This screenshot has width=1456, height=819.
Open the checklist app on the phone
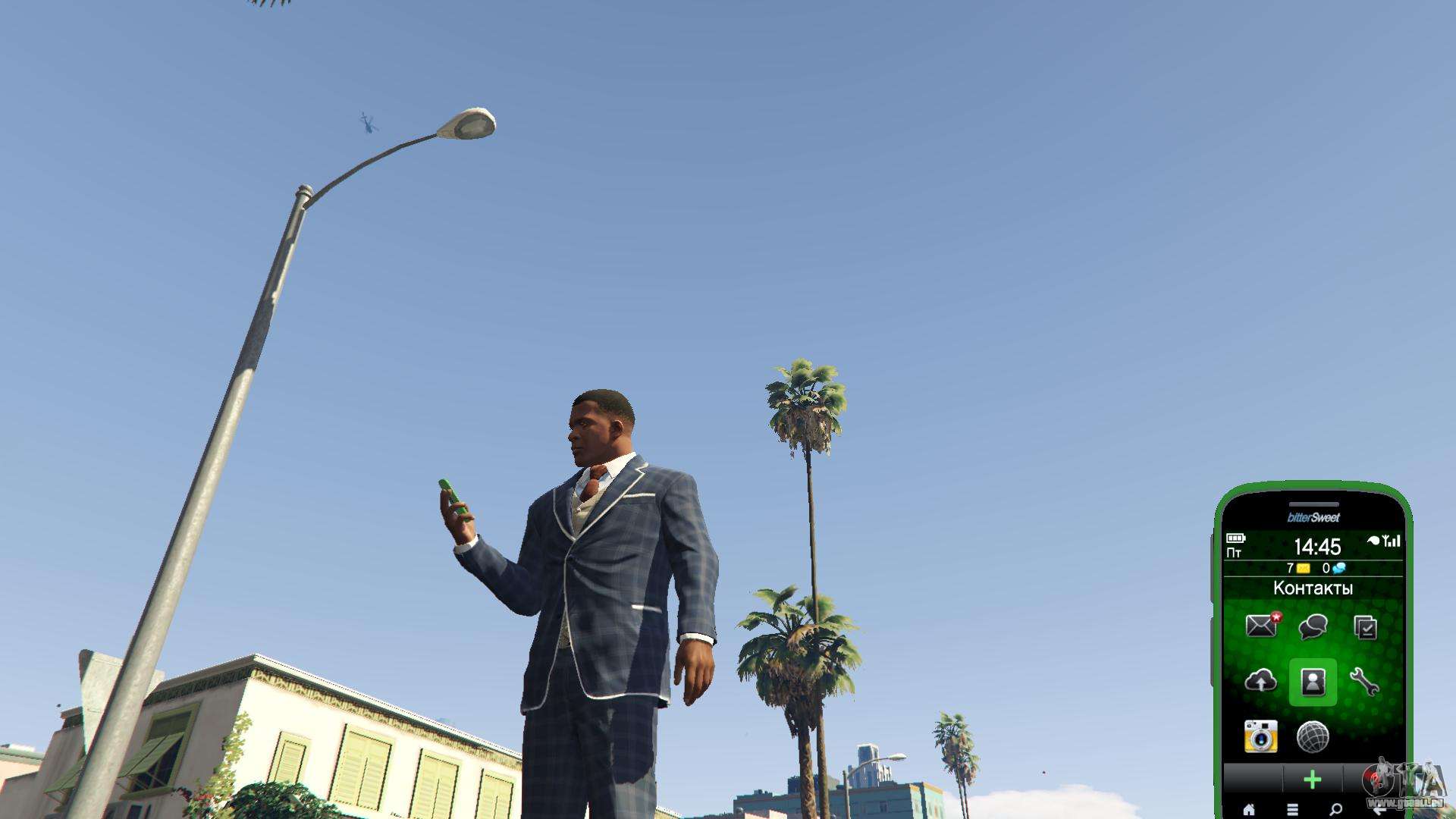pyautogui.click(x=1365, y=627)
